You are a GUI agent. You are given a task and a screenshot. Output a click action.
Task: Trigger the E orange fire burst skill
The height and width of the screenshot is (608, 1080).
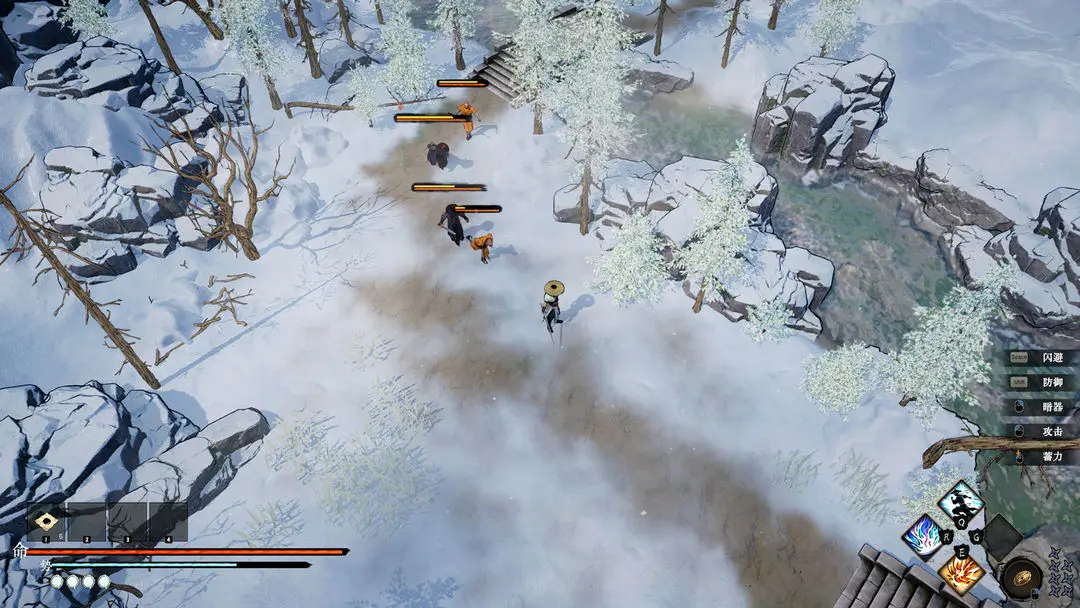(x=960, y=572)
